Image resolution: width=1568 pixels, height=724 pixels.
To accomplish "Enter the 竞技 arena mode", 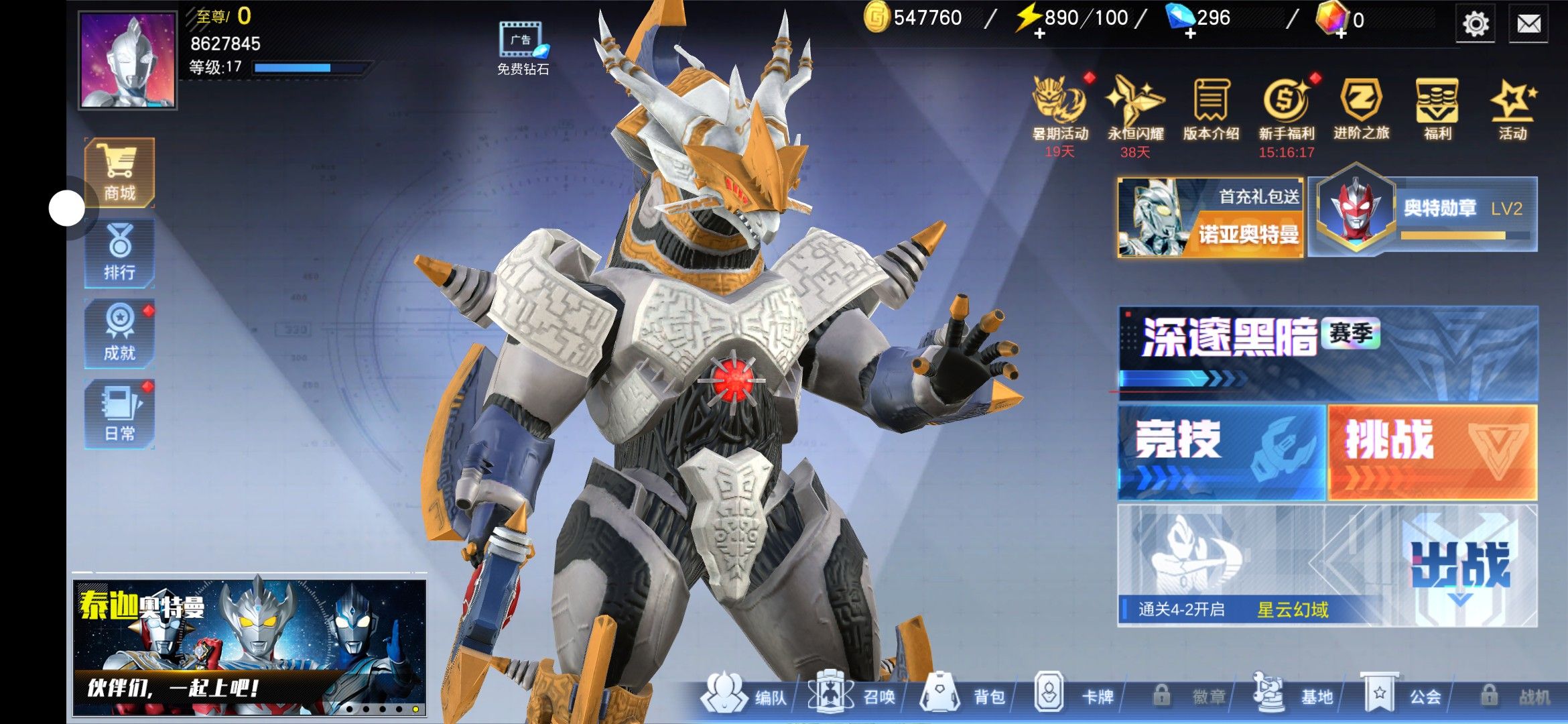I will (1221, 452).
